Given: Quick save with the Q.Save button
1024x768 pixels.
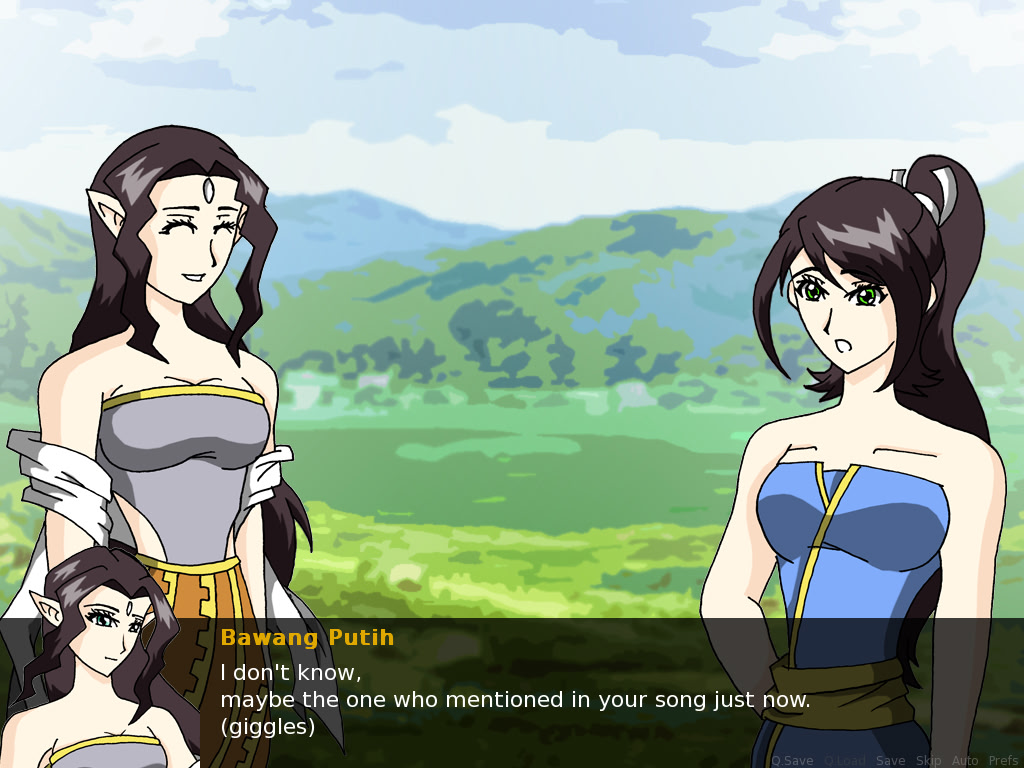Looking at the screenshot, I should [792, 761].
